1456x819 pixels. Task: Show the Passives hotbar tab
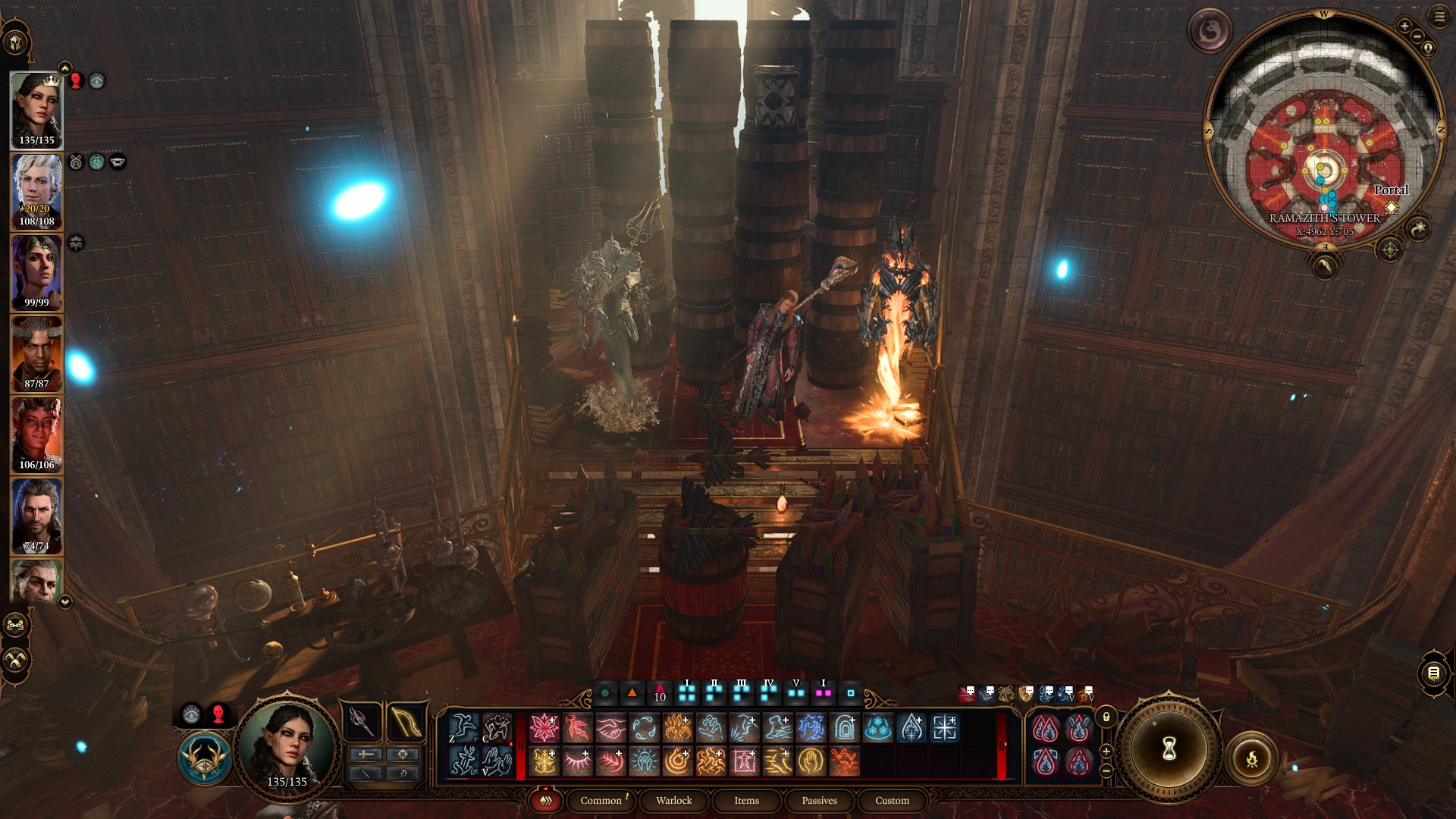[x=819, y=800]
